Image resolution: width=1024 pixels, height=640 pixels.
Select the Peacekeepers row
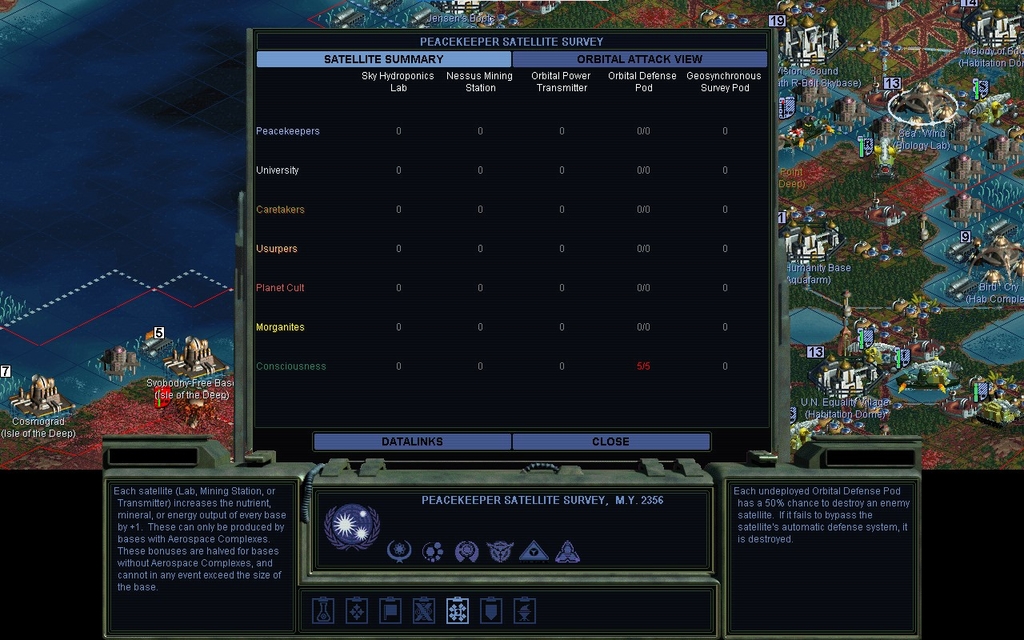[x=288, y=131]
